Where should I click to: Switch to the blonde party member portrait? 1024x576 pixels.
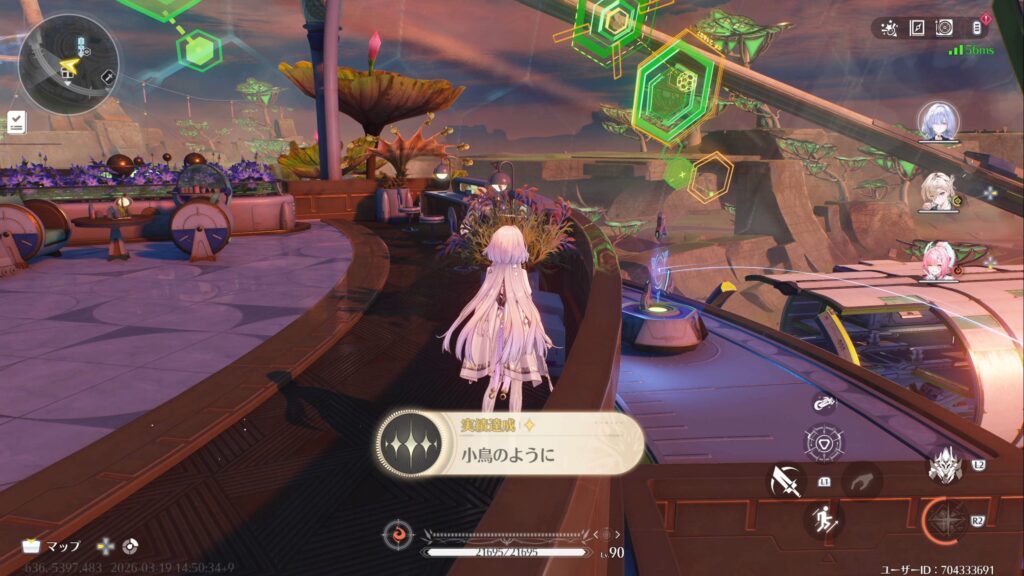(x=938, y=191)
